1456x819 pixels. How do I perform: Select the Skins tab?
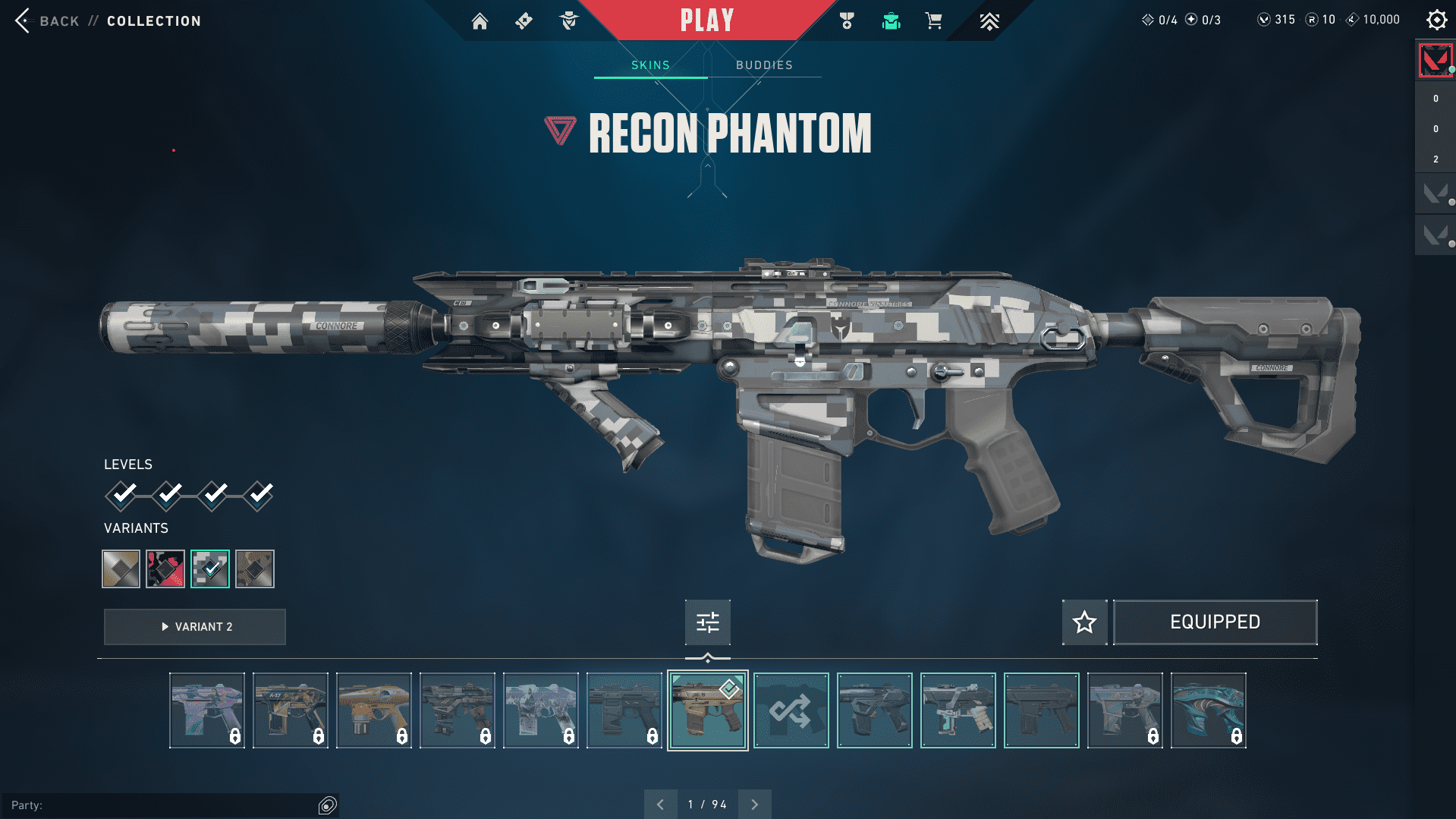pos(650,65)
